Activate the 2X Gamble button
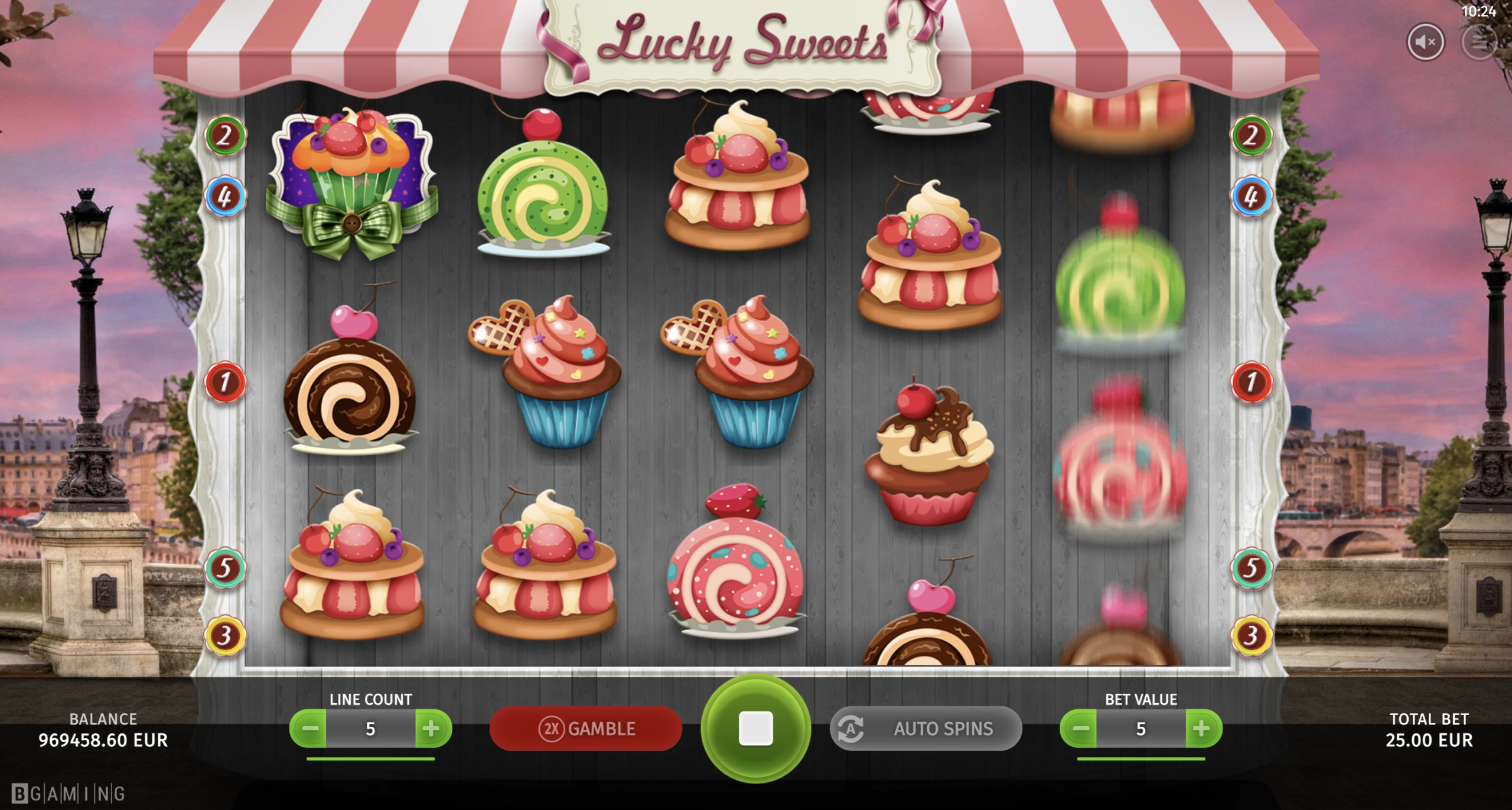The image size is (1512, 810). coord(585,729)
